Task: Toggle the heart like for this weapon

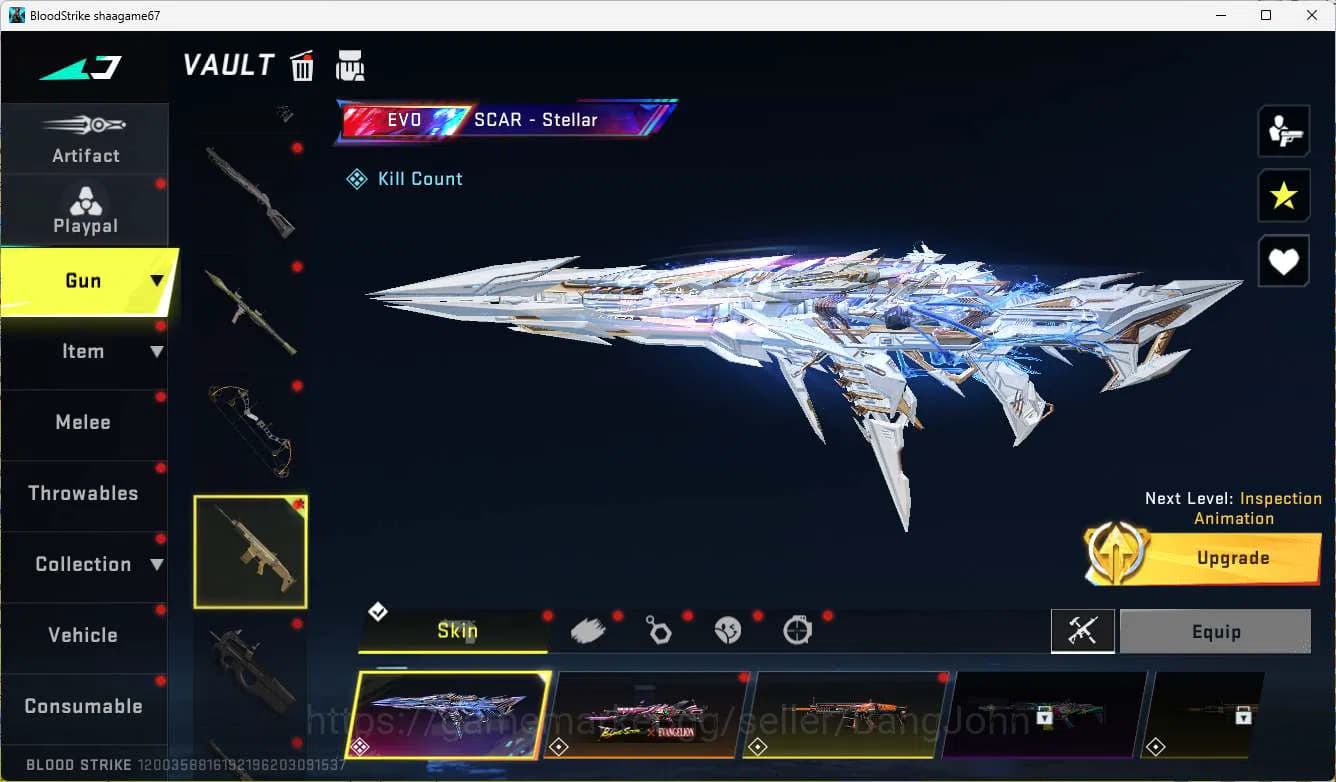Action: tap(1283, 261)
